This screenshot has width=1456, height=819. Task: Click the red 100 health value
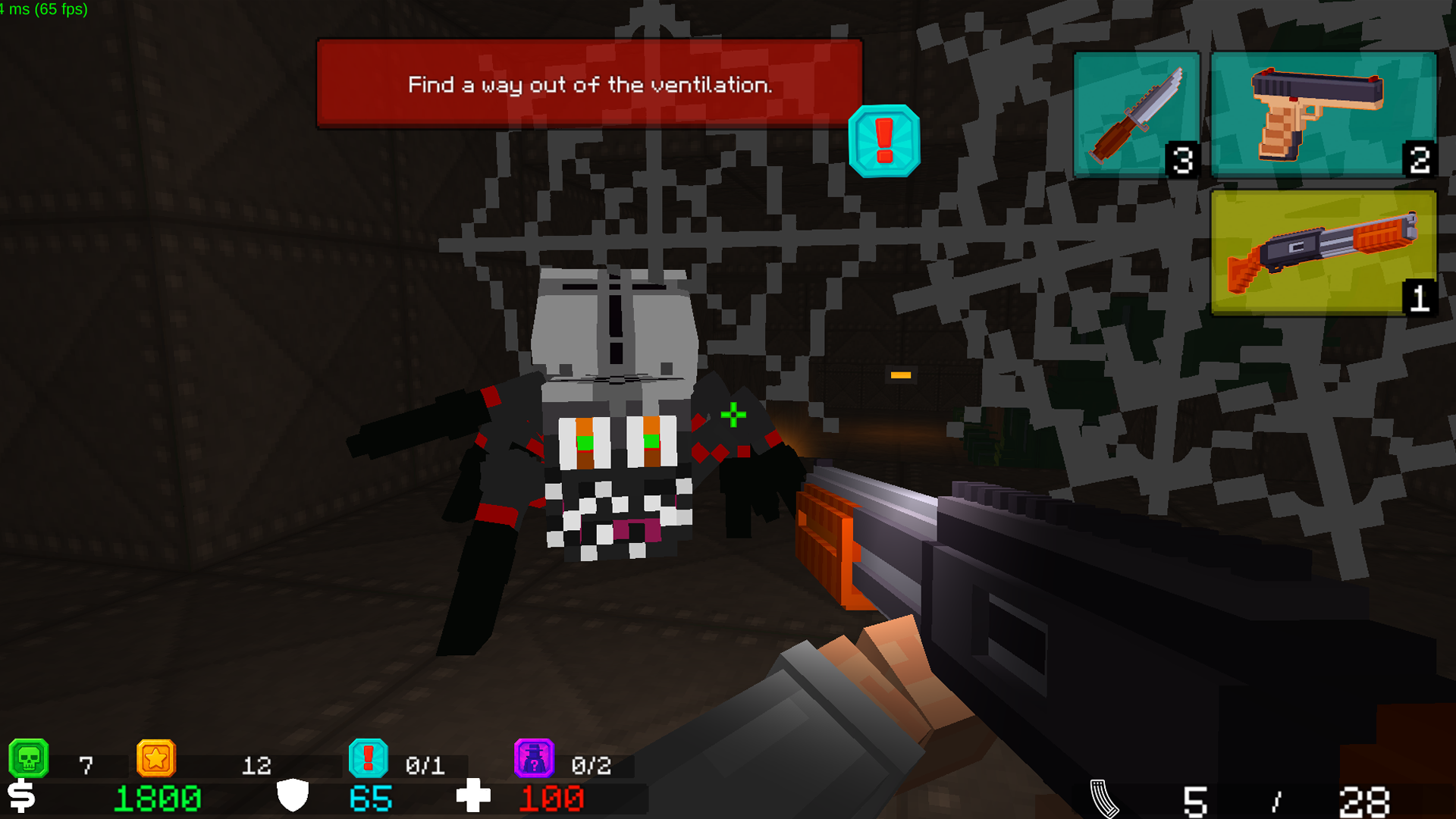tap(552, 798)
